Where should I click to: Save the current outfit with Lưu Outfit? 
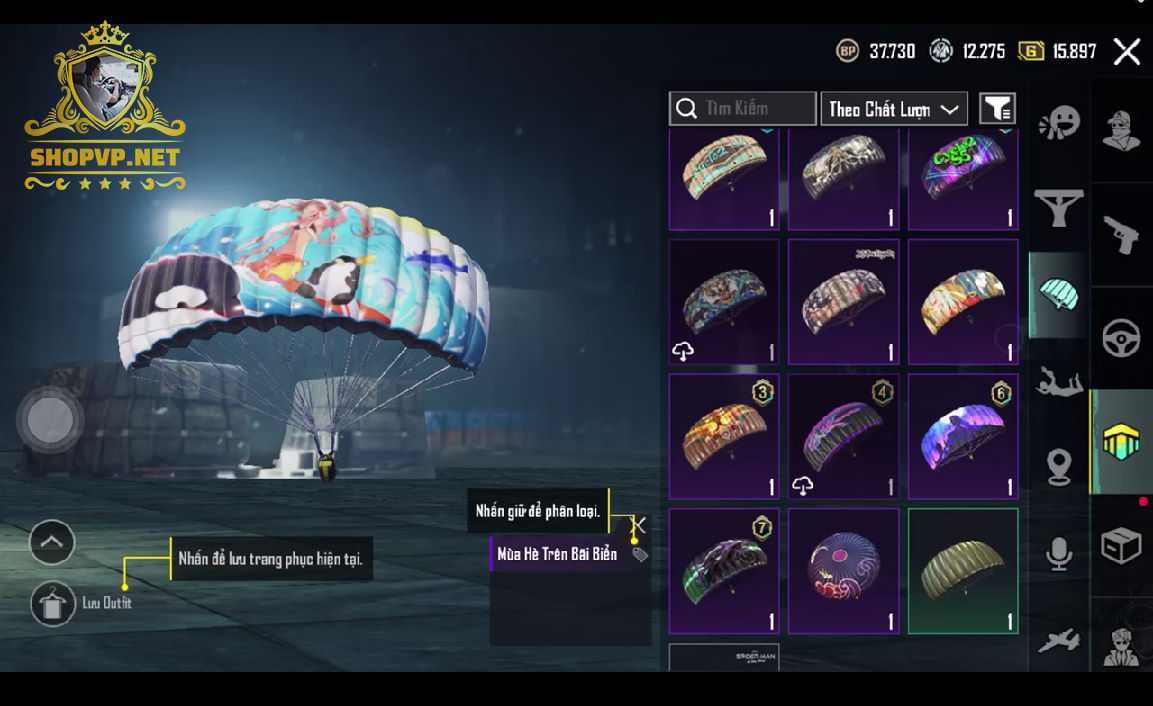pyautogui.click(x=54, y=603)
